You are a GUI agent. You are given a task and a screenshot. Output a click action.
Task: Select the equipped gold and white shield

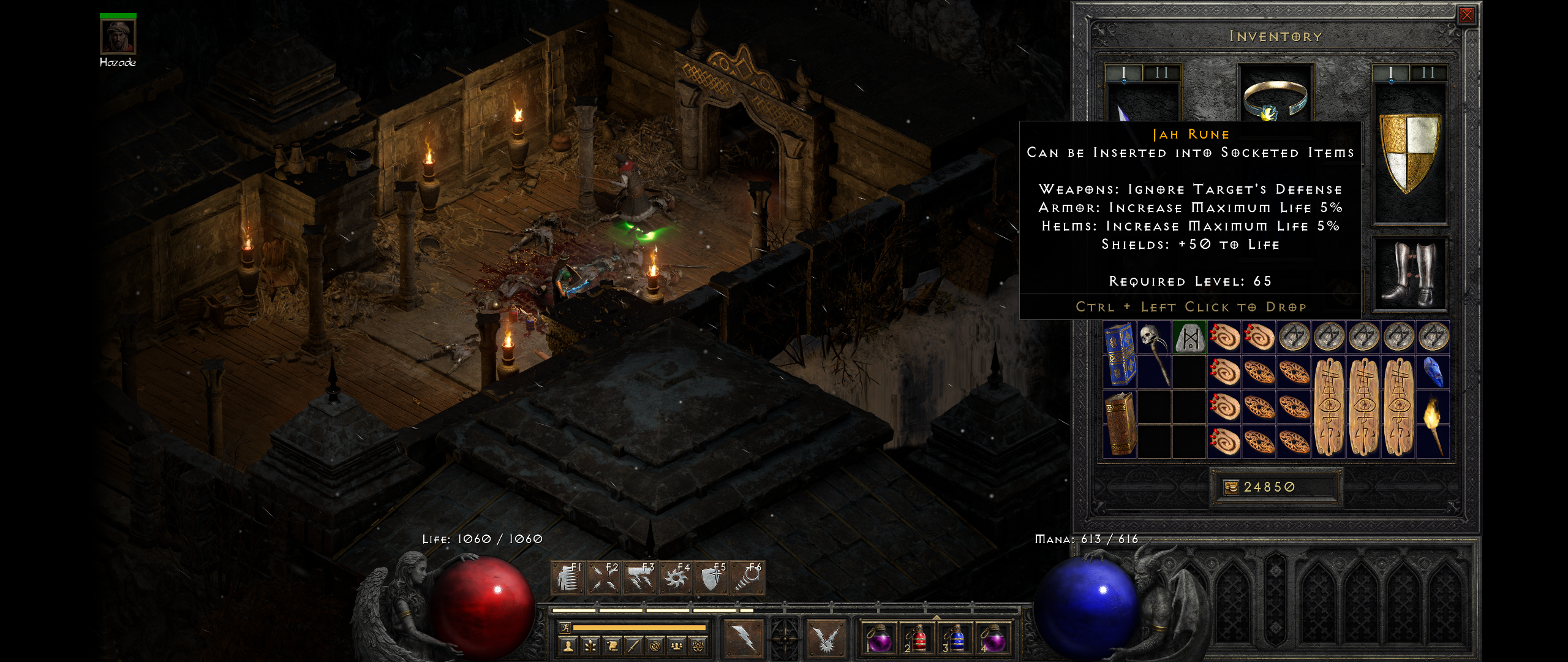1409,153
